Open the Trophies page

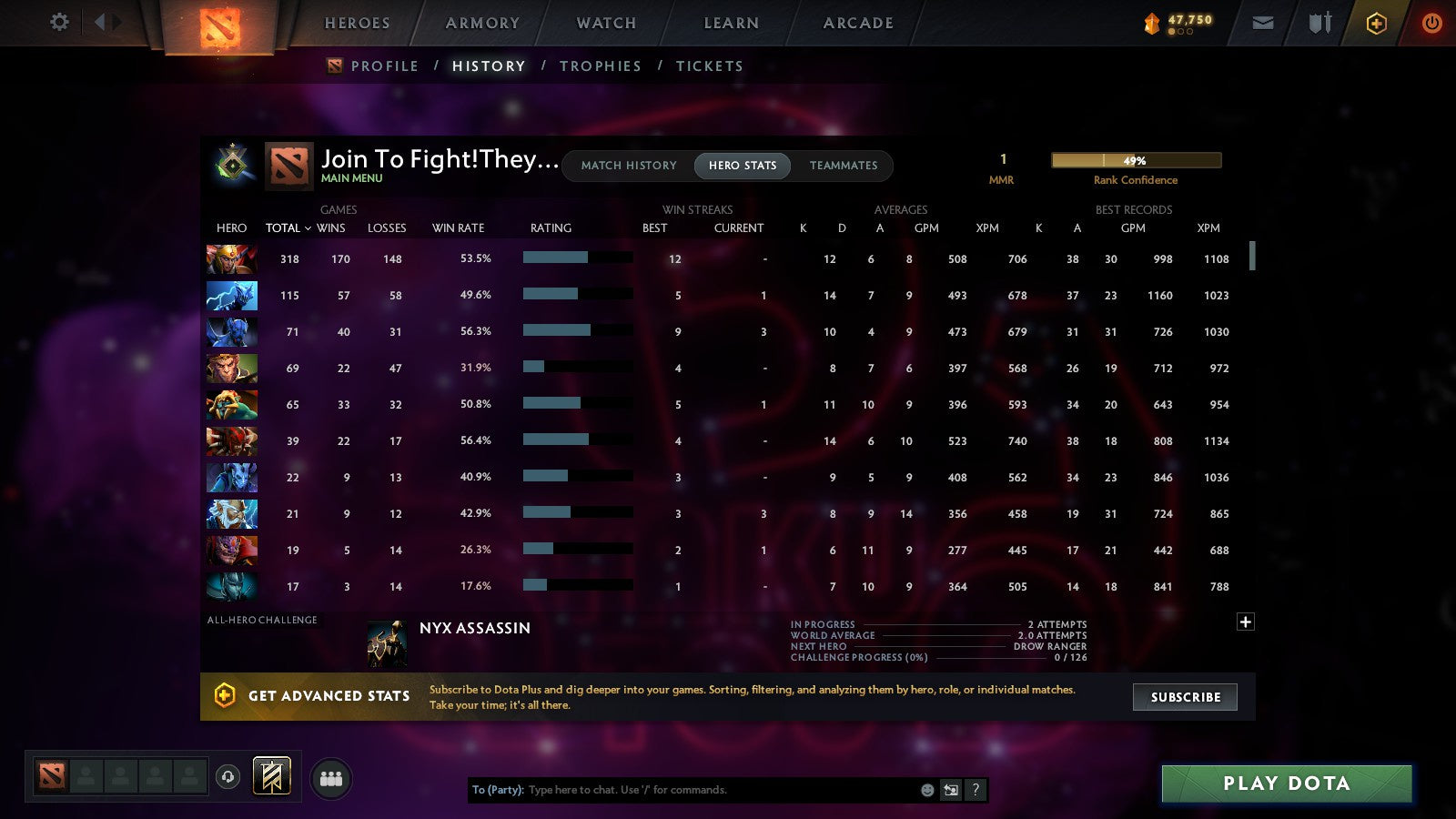click(601, 66)
